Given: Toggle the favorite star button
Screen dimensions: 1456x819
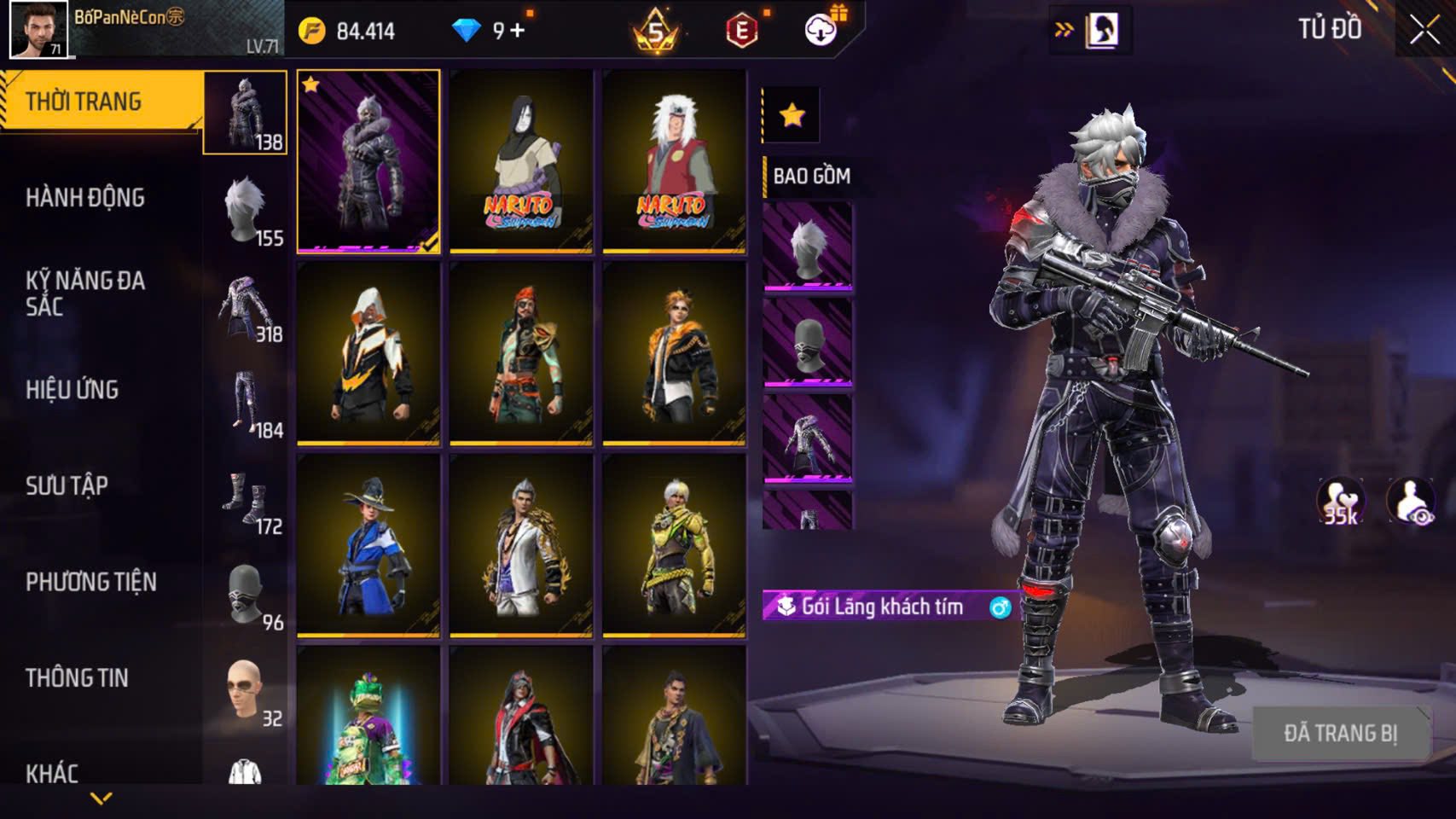Looking at the screenshot, I should point(792,115).
